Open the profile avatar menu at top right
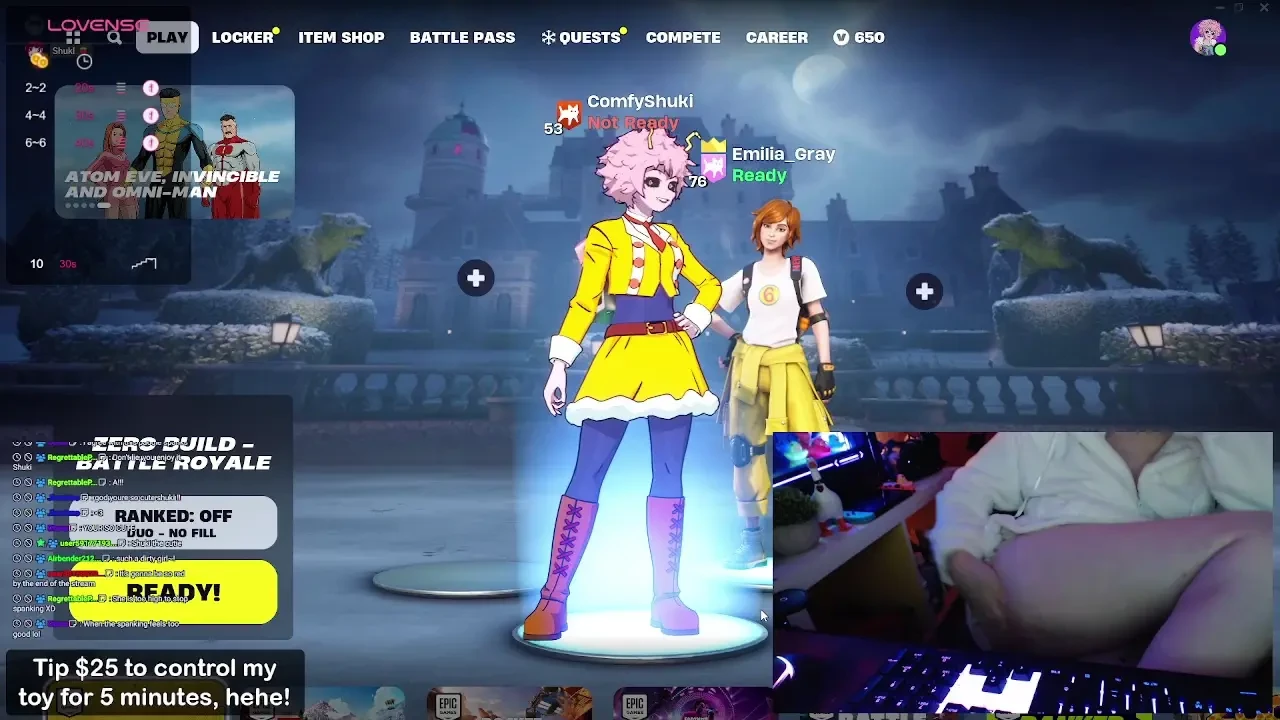The height and width of the screenshot is (720, 1280). 1208,37
